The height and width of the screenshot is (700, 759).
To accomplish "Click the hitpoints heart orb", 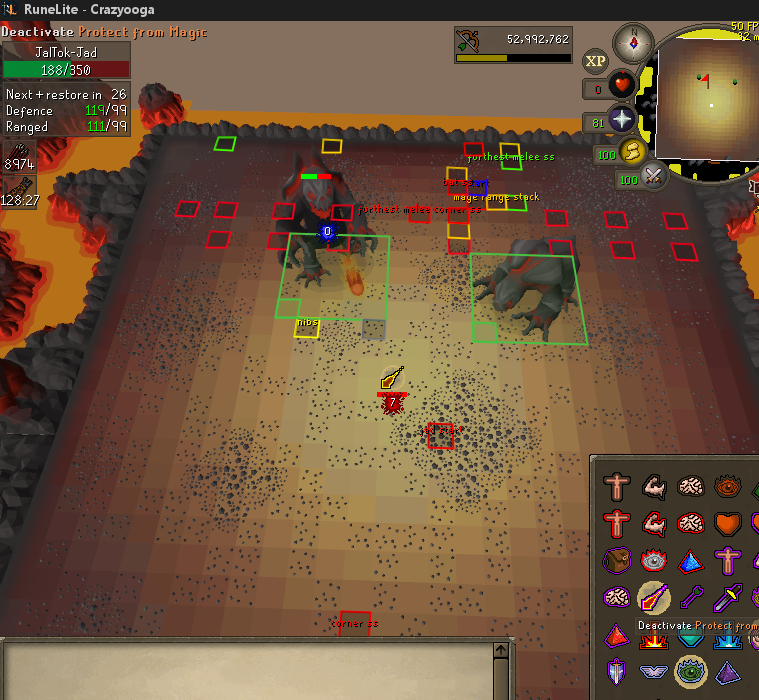I will point(622,88).
